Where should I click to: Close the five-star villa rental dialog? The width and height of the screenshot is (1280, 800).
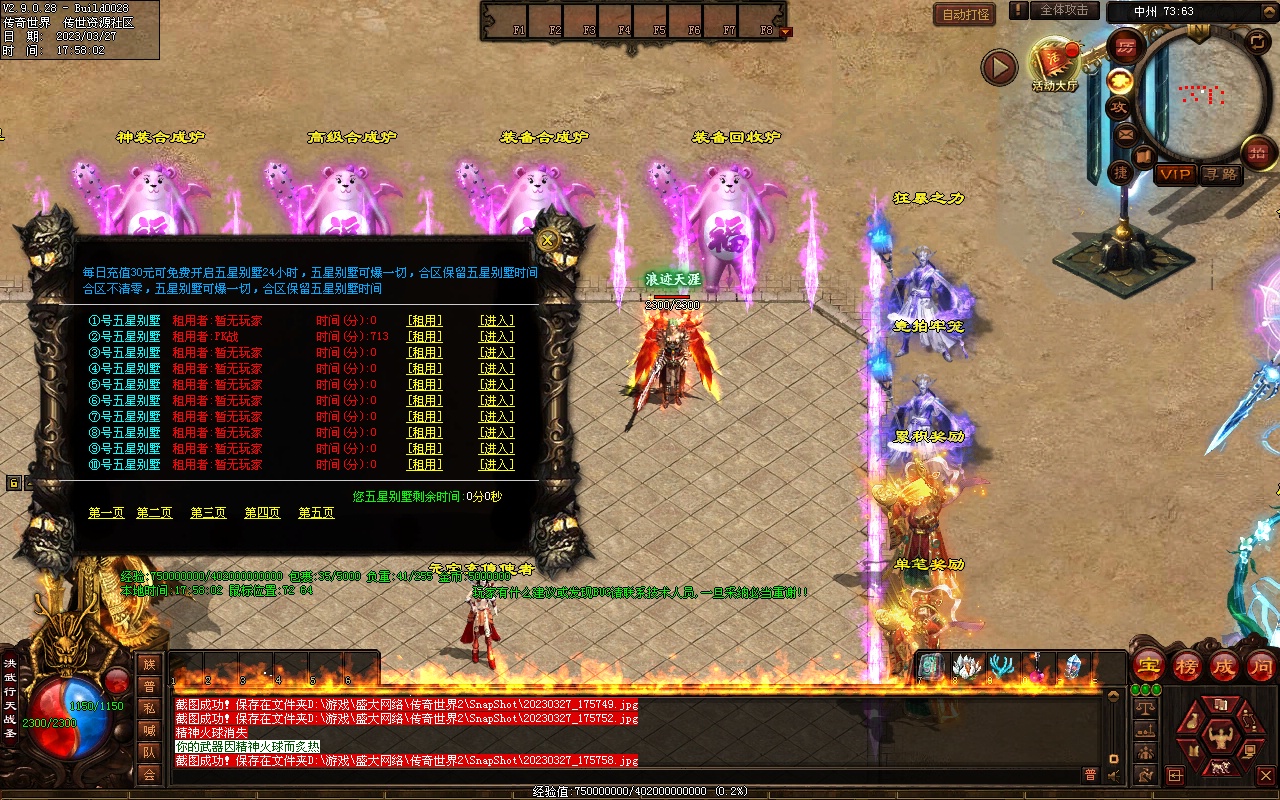coord(547,240)
